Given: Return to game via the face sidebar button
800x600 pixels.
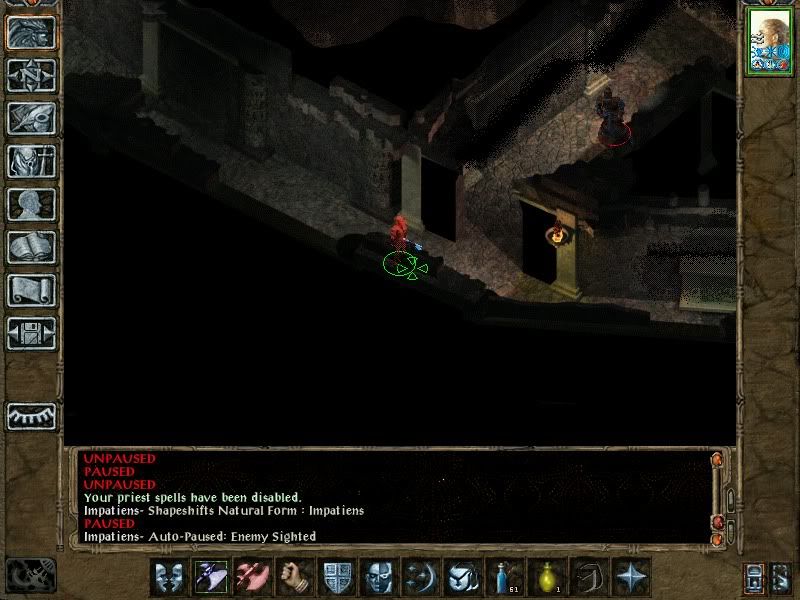Looking at the screenshot, I should click(31, 33).
